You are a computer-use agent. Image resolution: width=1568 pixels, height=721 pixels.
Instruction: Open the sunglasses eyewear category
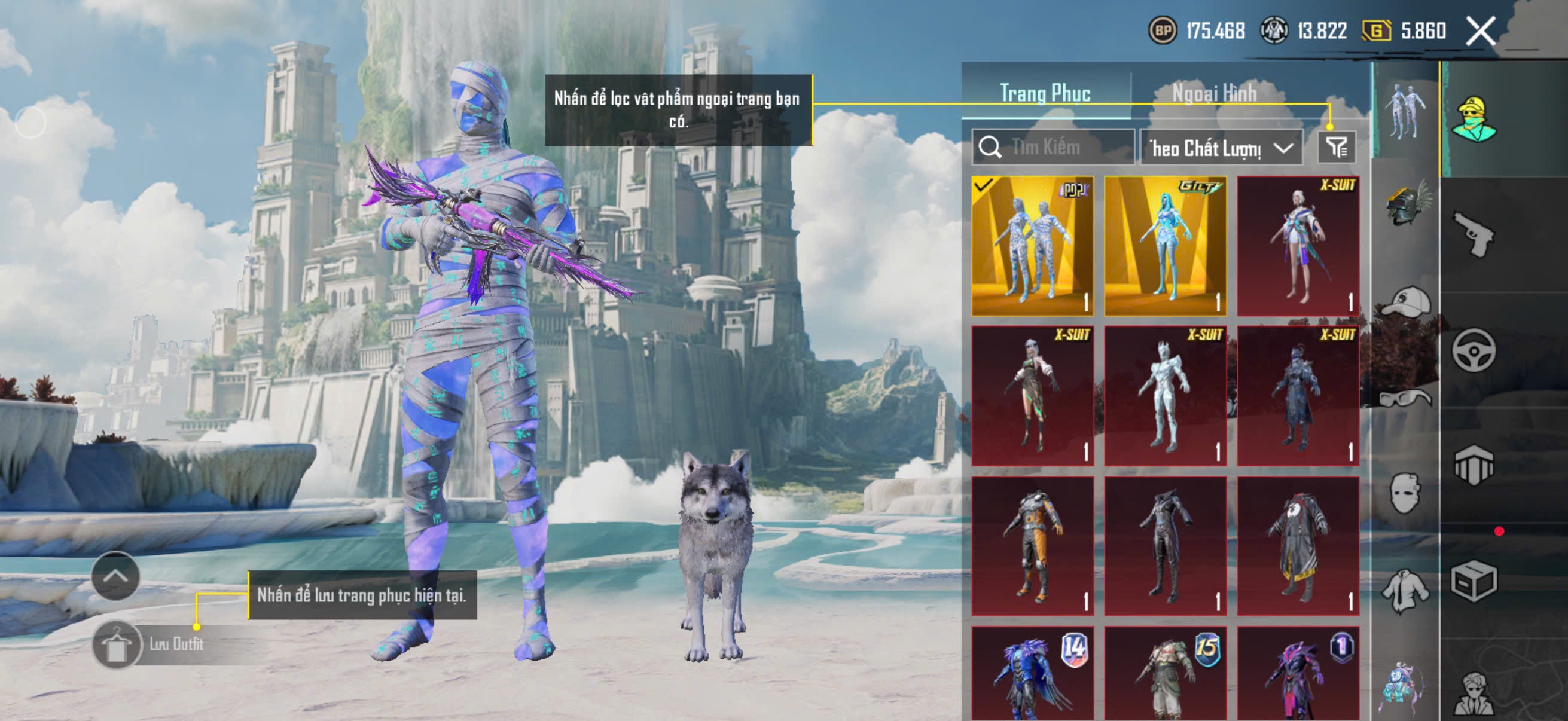(1406, 399)
